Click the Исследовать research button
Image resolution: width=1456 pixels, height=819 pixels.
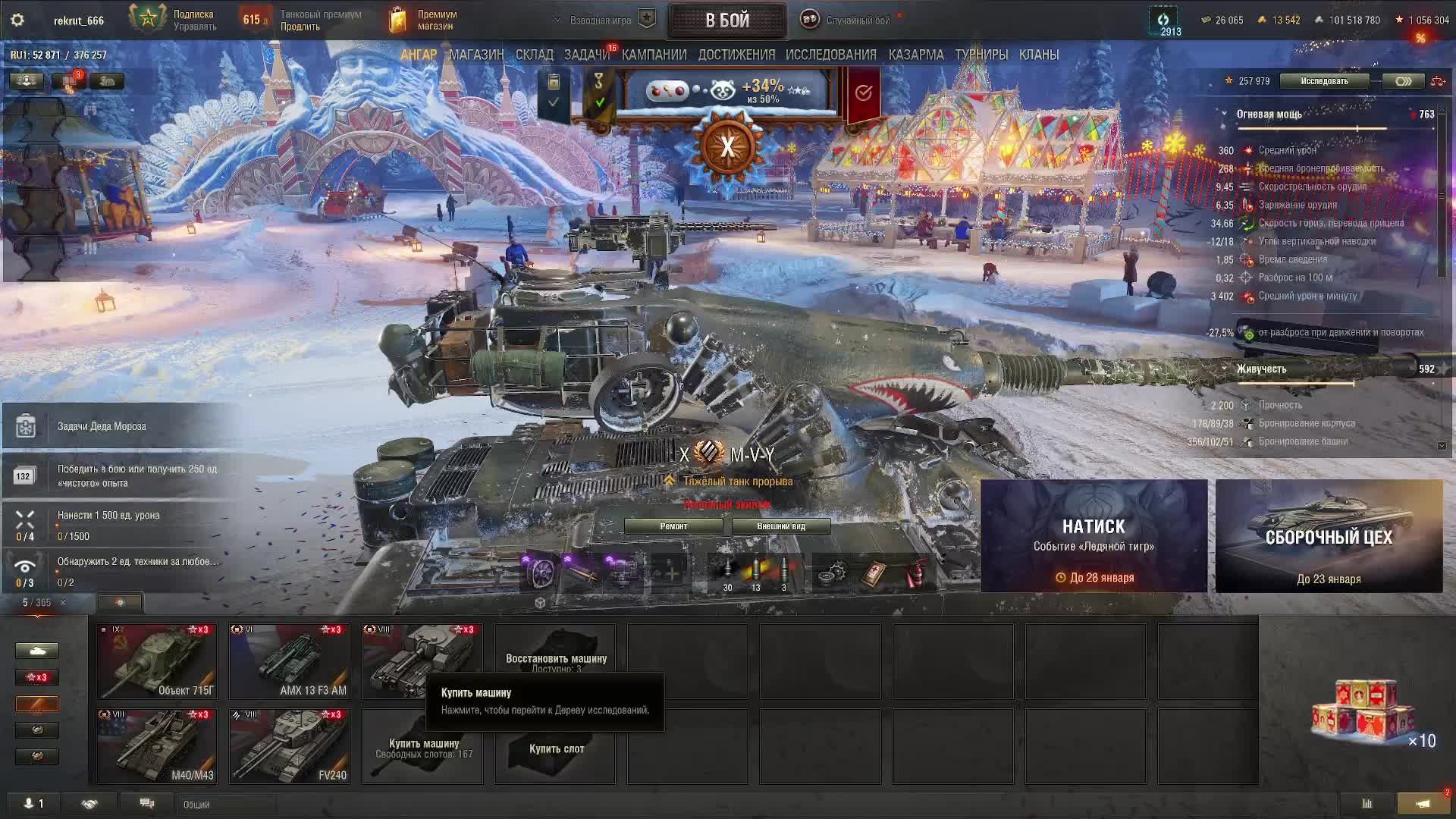click(1324, 81)
